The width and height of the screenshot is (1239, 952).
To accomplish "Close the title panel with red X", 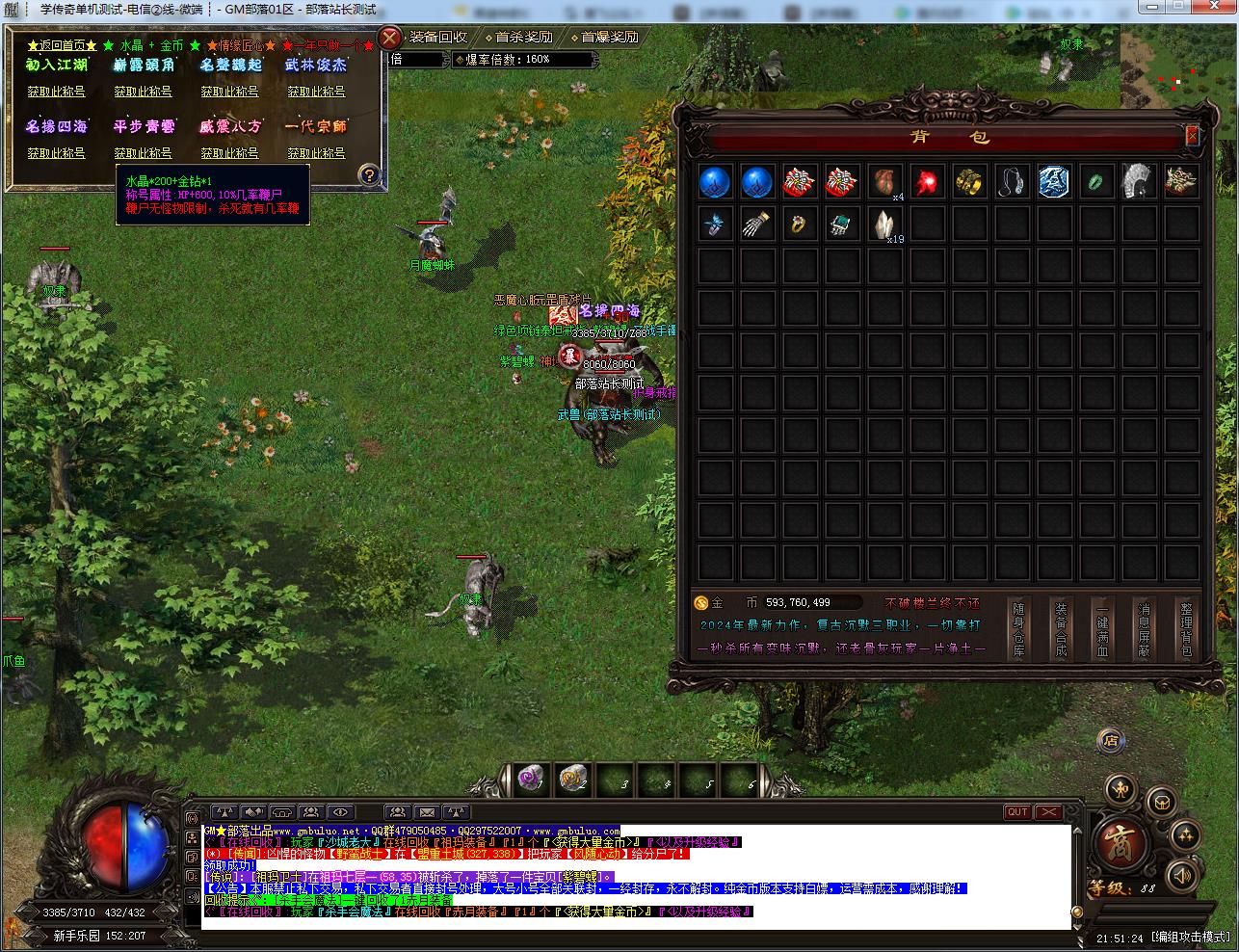I will point(389,39).
